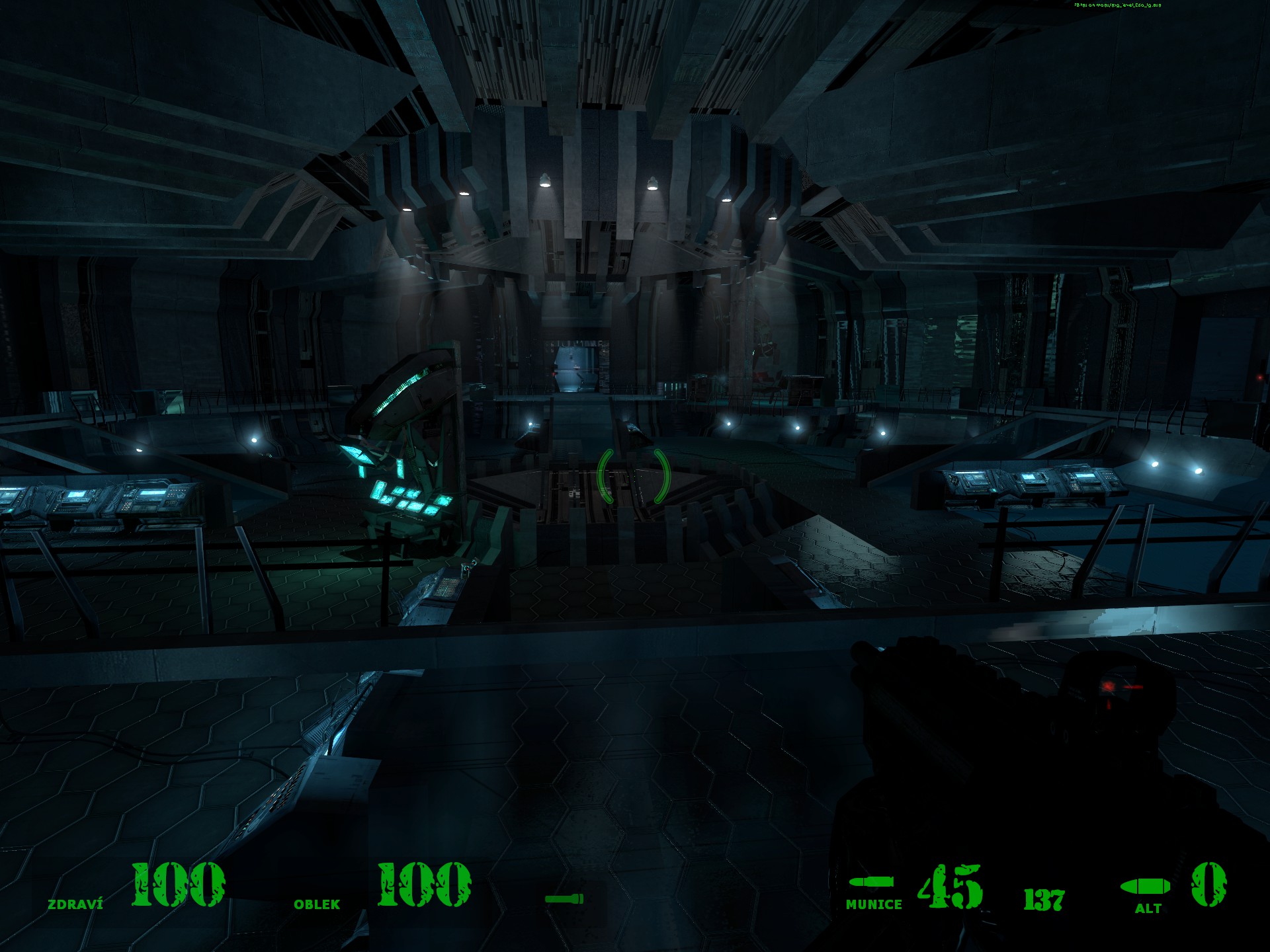1270x952 pixels.
Task: Click the flashlight icon on the HUD
Action: pyautogui.click(x=564, y=898)
